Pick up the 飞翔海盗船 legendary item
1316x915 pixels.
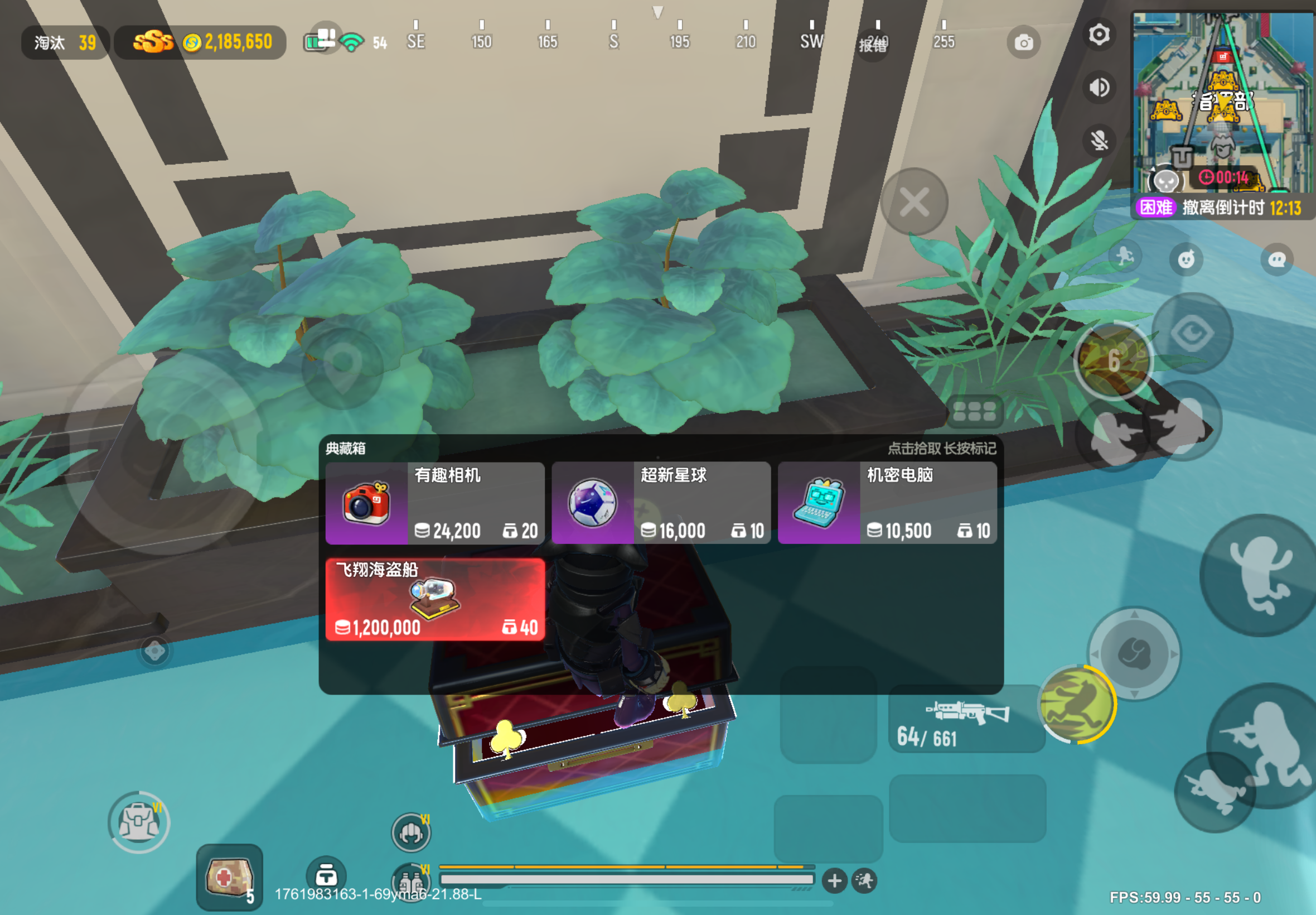pos(436,599)
